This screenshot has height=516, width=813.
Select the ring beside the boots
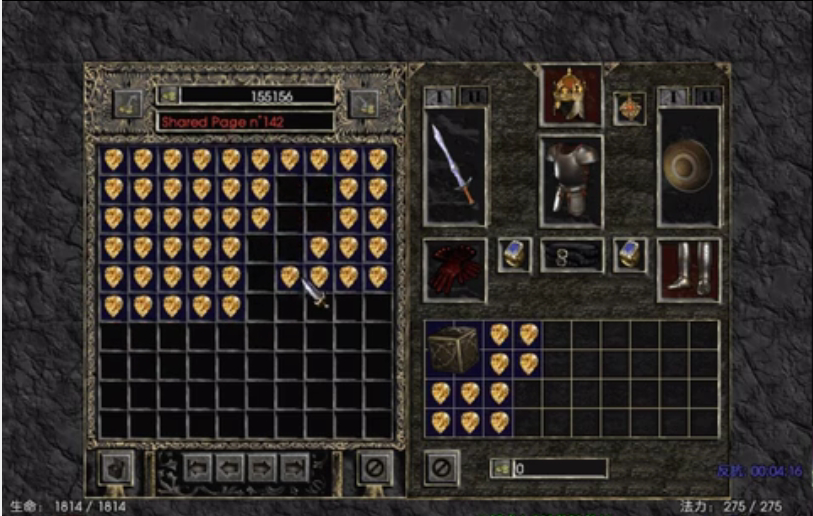(x=630, y=255)
